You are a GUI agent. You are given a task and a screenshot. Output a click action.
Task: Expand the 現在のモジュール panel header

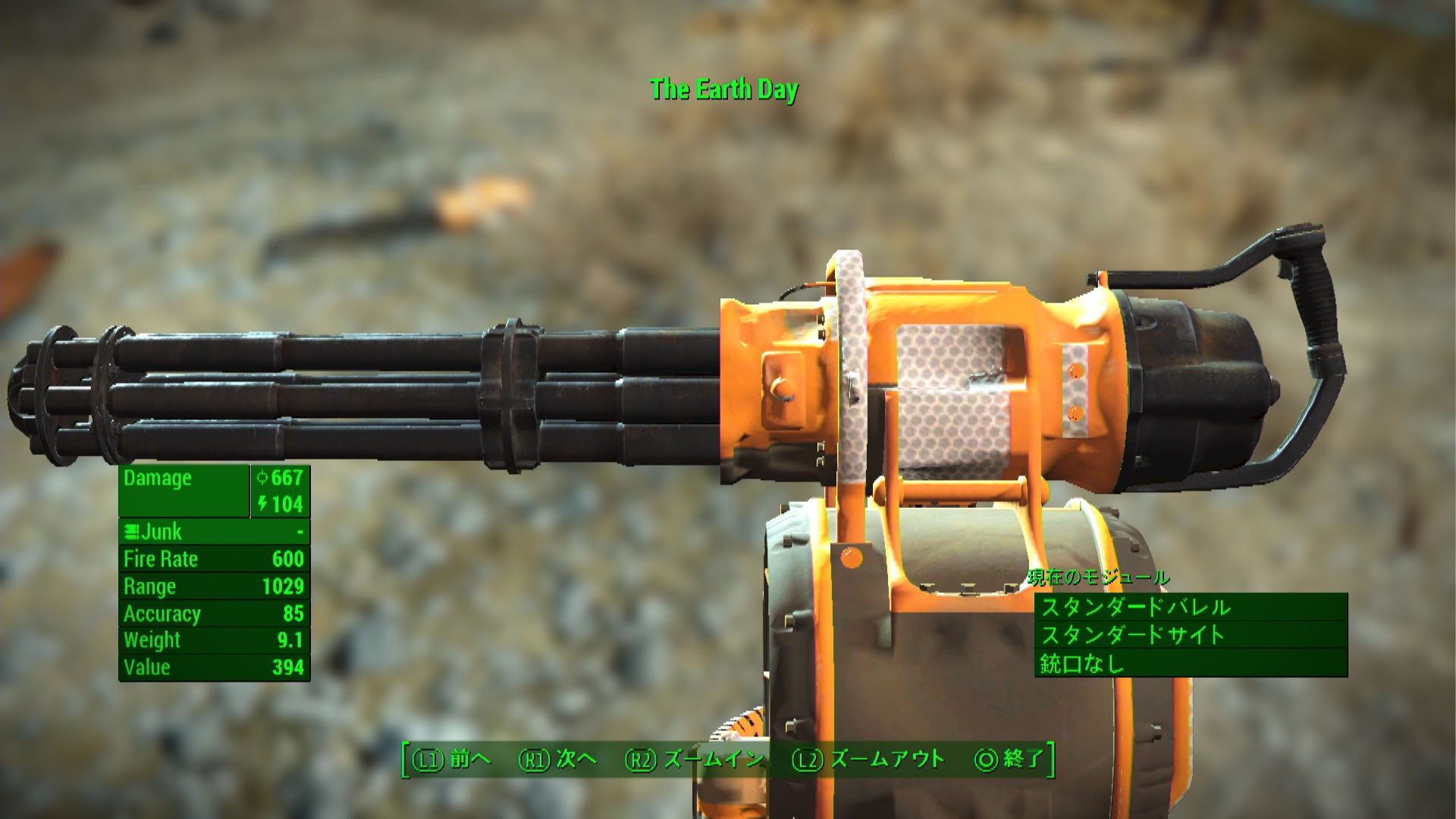1097,577
